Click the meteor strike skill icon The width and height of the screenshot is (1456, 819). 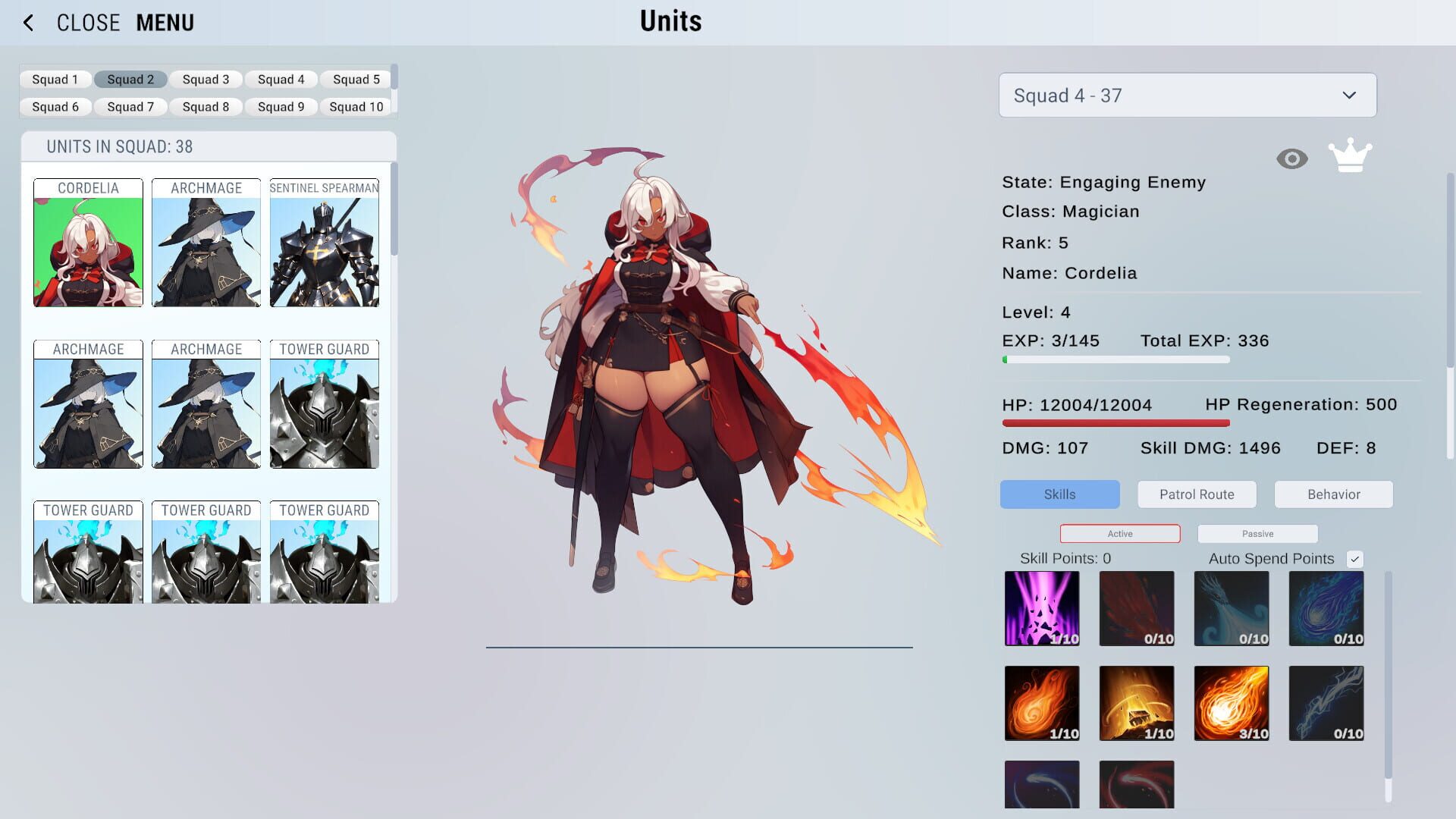tap(1136, 703)
